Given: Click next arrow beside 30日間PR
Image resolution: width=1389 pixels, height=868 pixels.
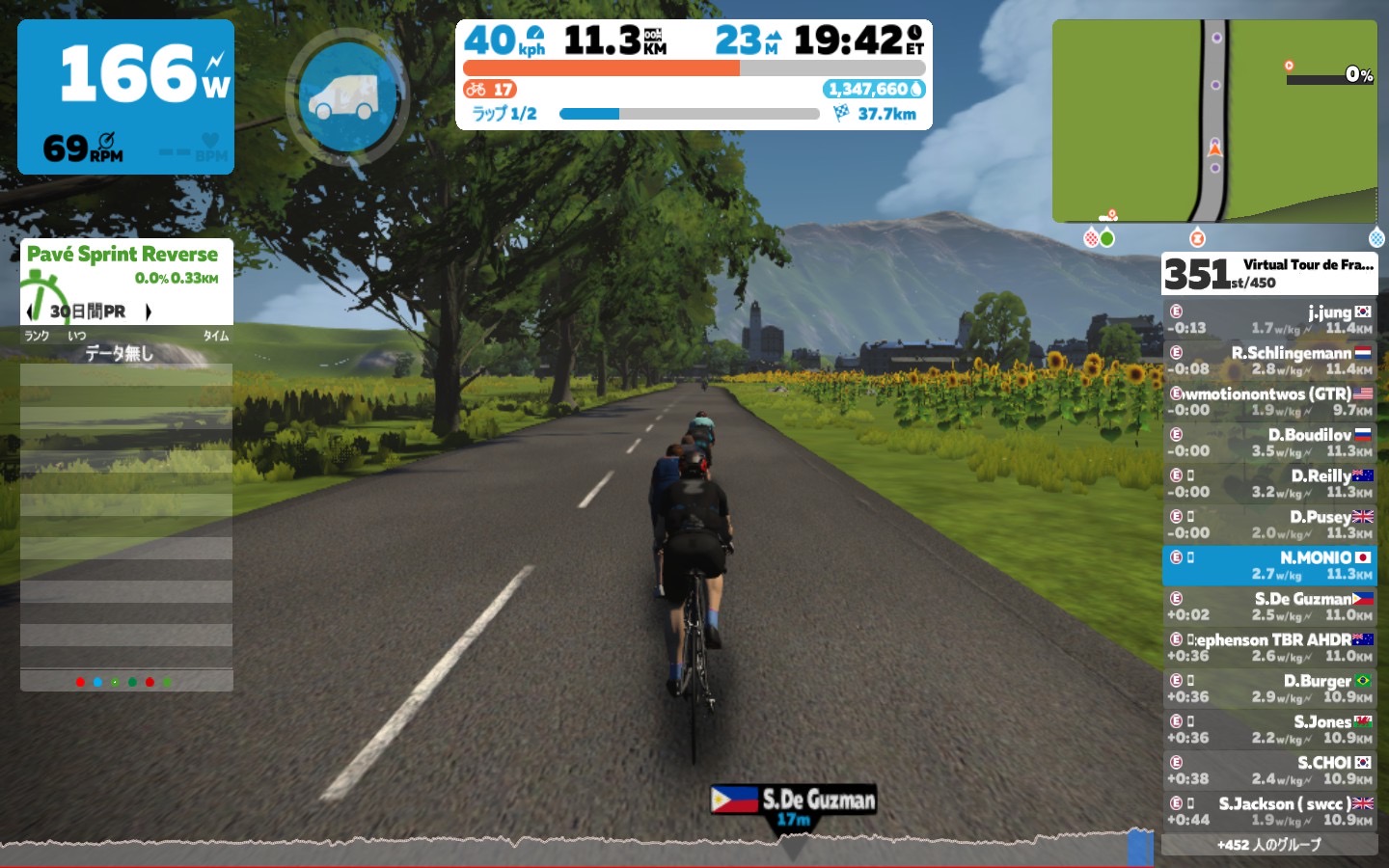Looking at the screenshot, I should point(149,312).
